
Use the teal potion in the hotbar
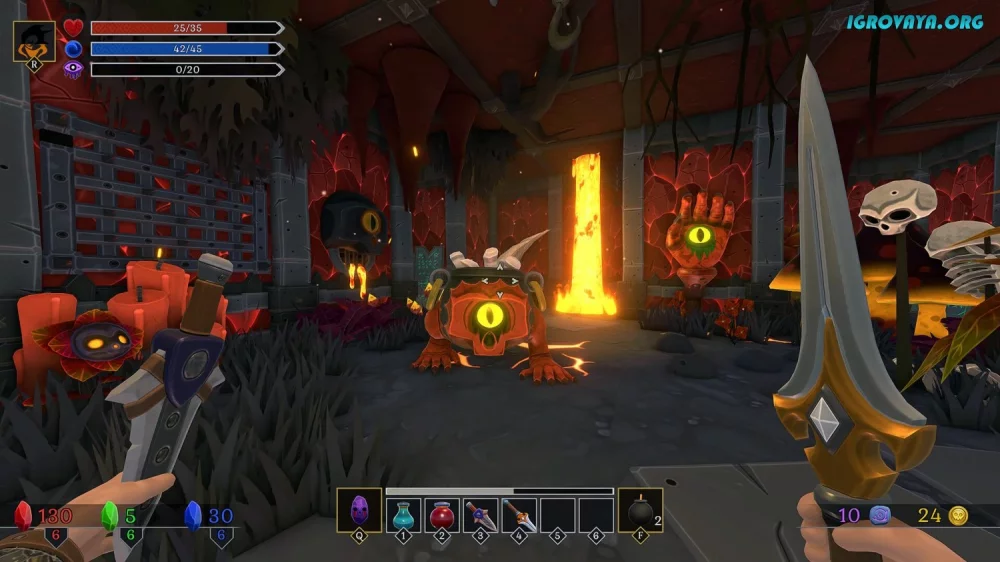pyautogui.click(x=404, y=515)
